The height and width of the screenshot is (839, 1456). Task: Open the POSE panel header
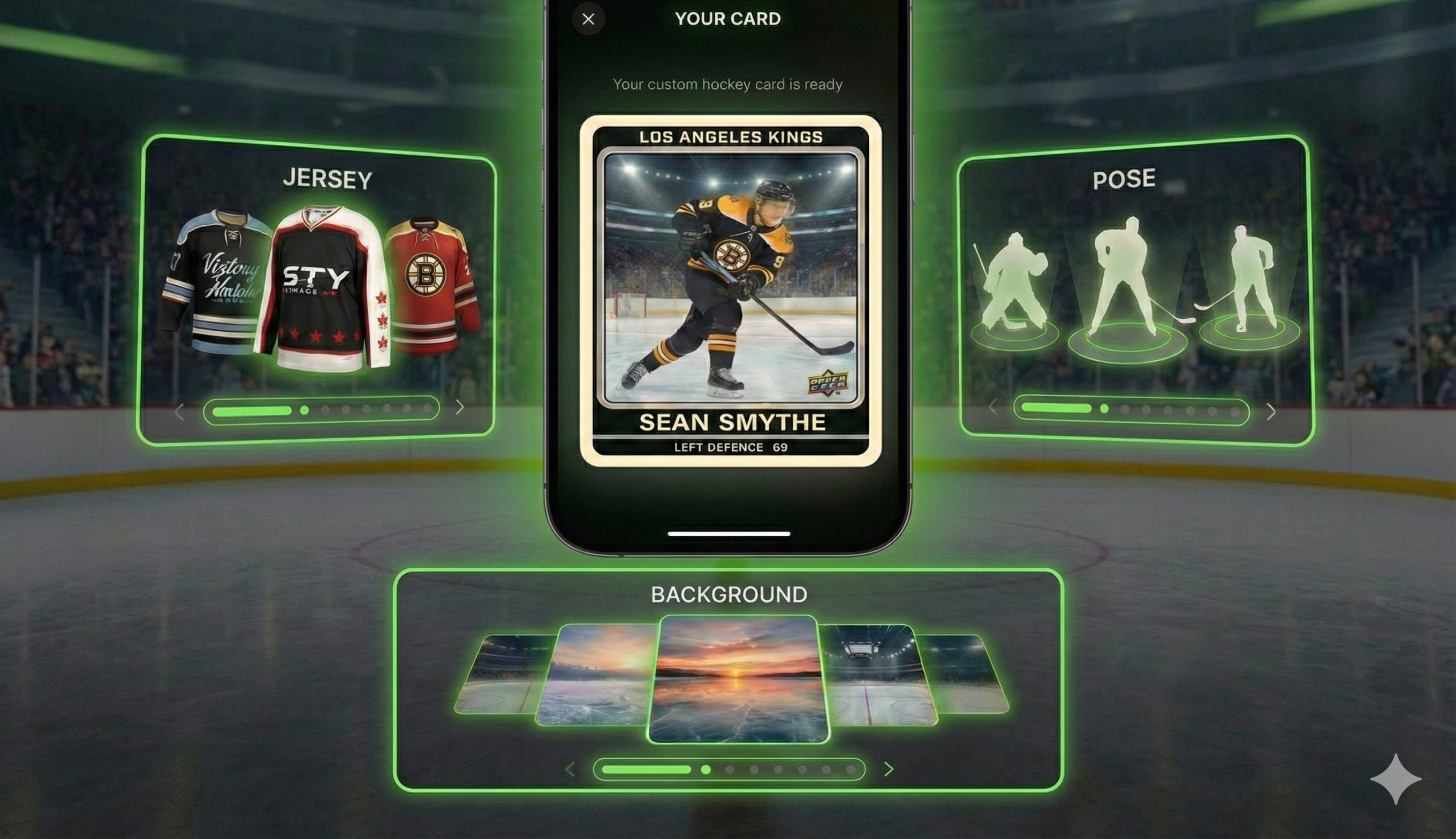click(1124, 179)
